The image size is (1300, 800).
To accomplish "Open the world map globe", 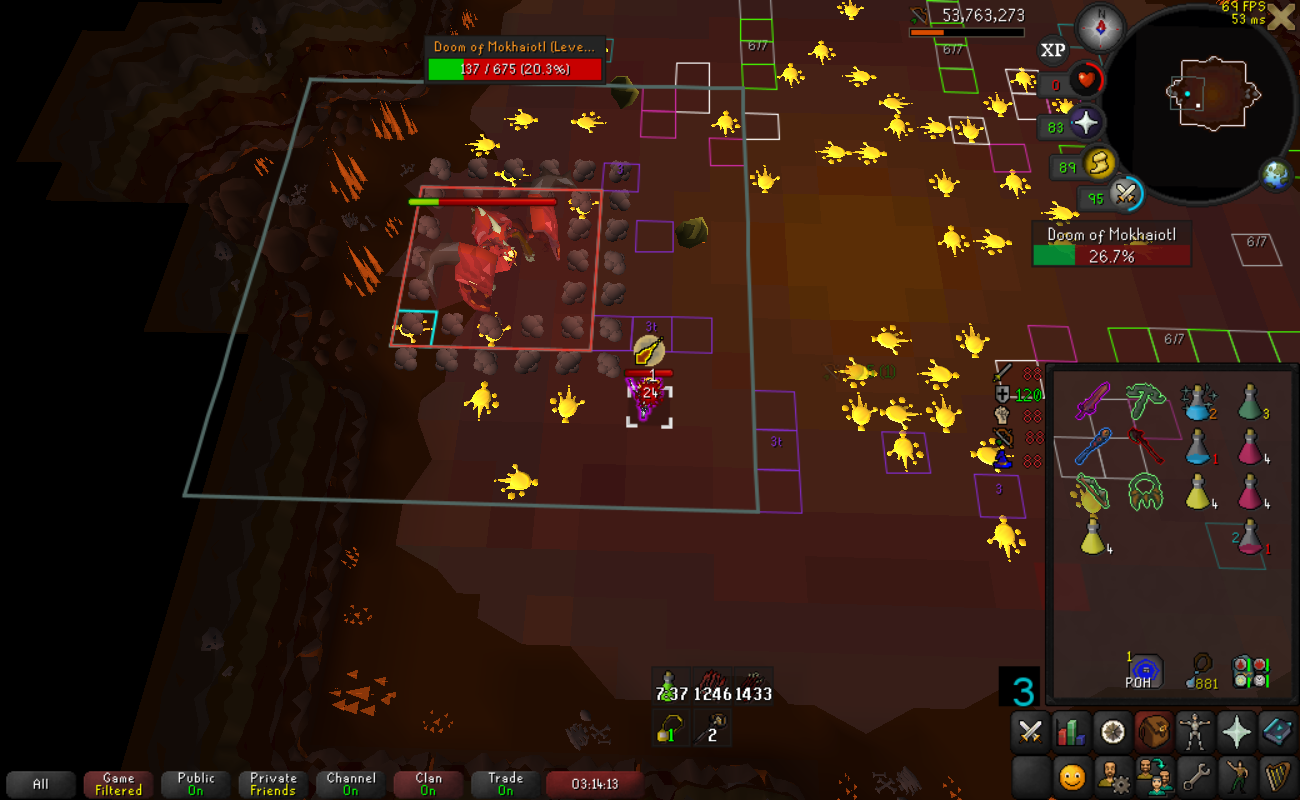I will (1276, 175).
